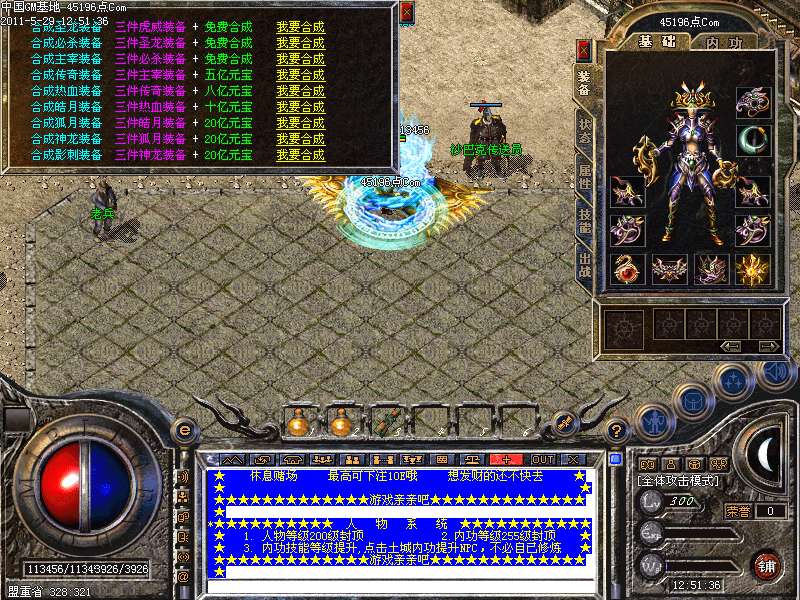Click the OUT button above chat
Image resolution: width=800 pixels, height=600 pixels.
click(541, 459)
